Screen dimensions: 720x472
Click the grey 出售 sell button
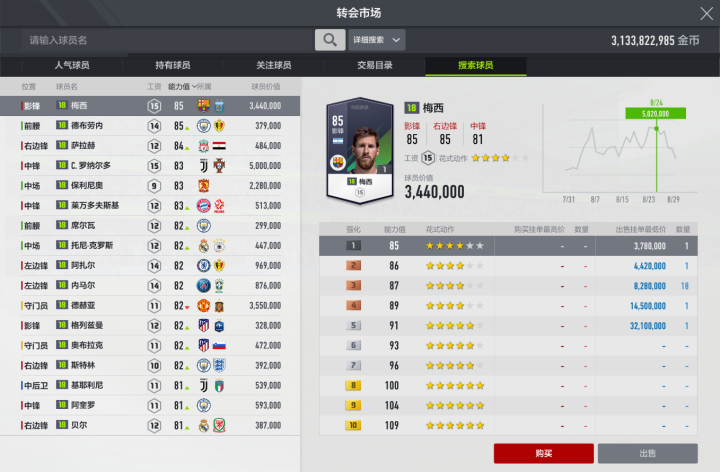coord(648,453)
